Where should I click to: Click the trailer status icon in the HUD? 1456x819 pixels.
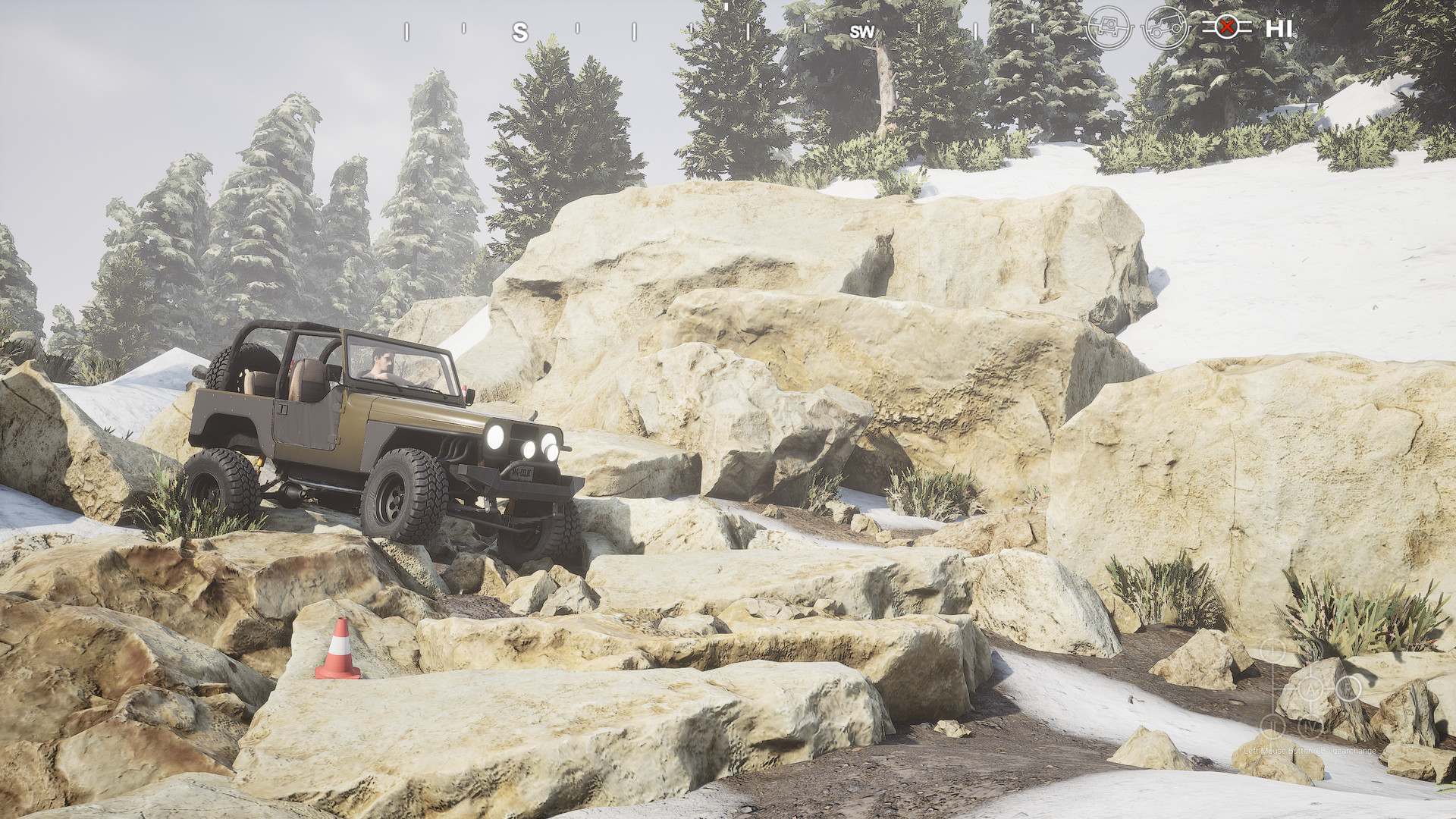click(x=1109, y=27)
